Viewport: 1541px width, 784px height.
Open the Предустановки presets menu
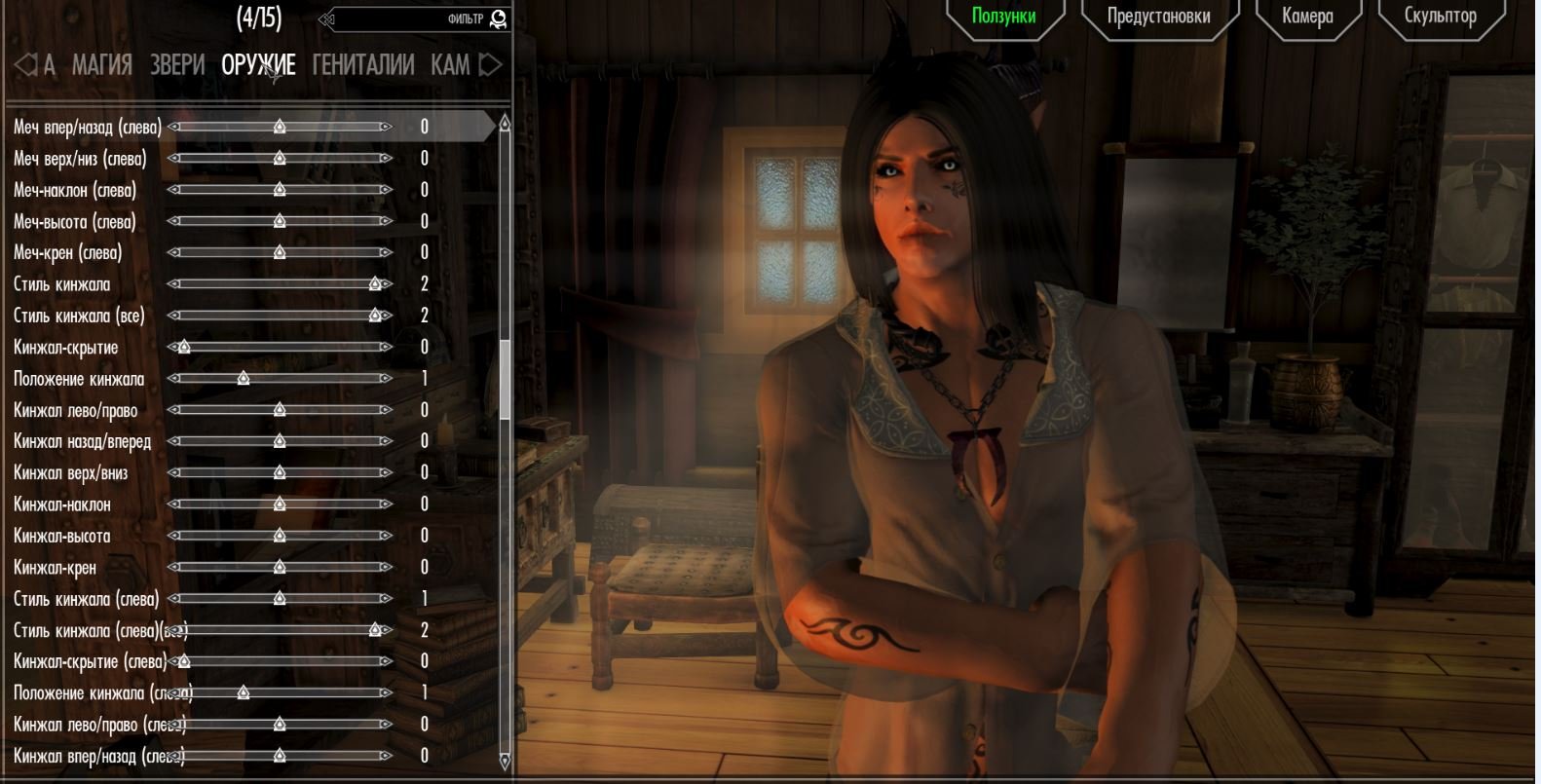tap(1158, 17)
